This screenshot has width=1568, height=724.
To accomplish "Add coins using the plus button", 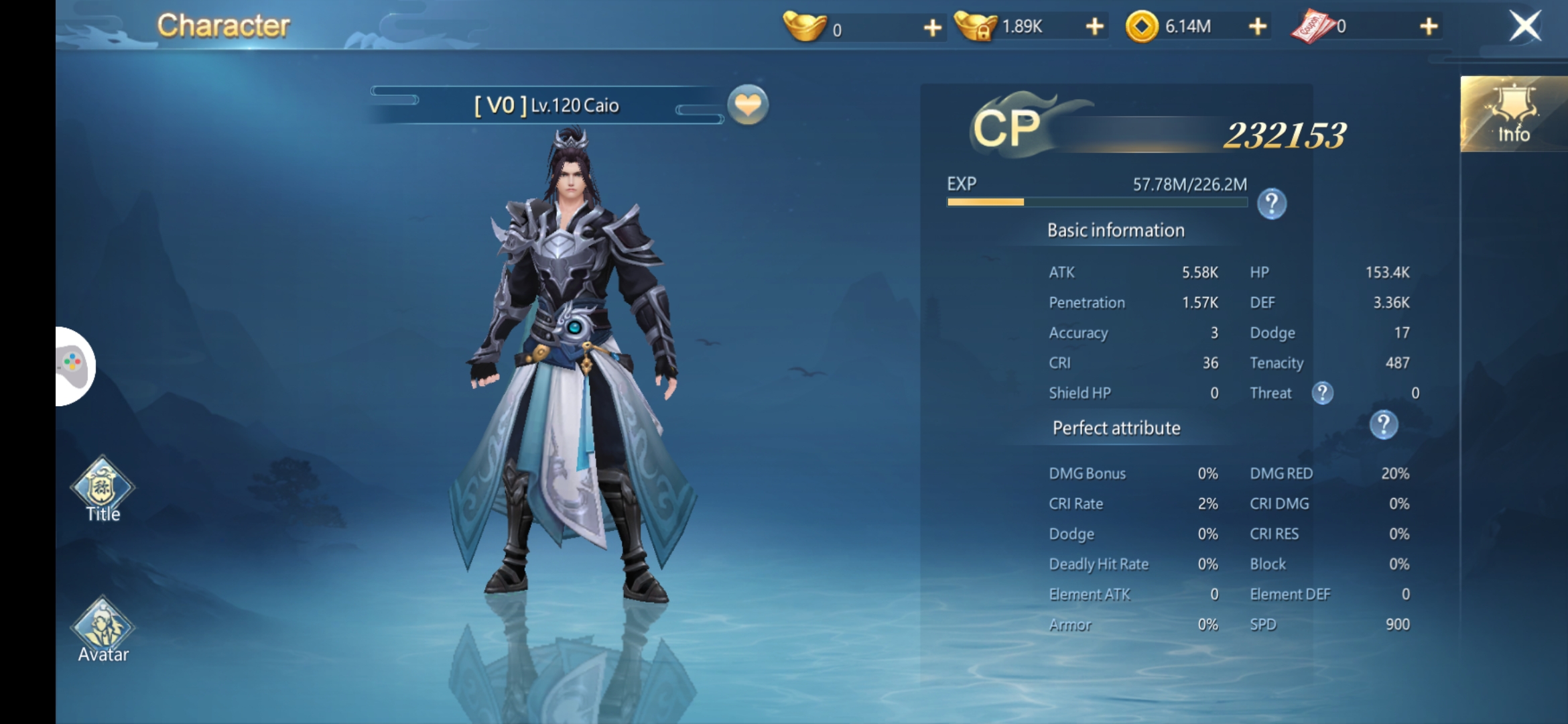I will click(1258, 27).
